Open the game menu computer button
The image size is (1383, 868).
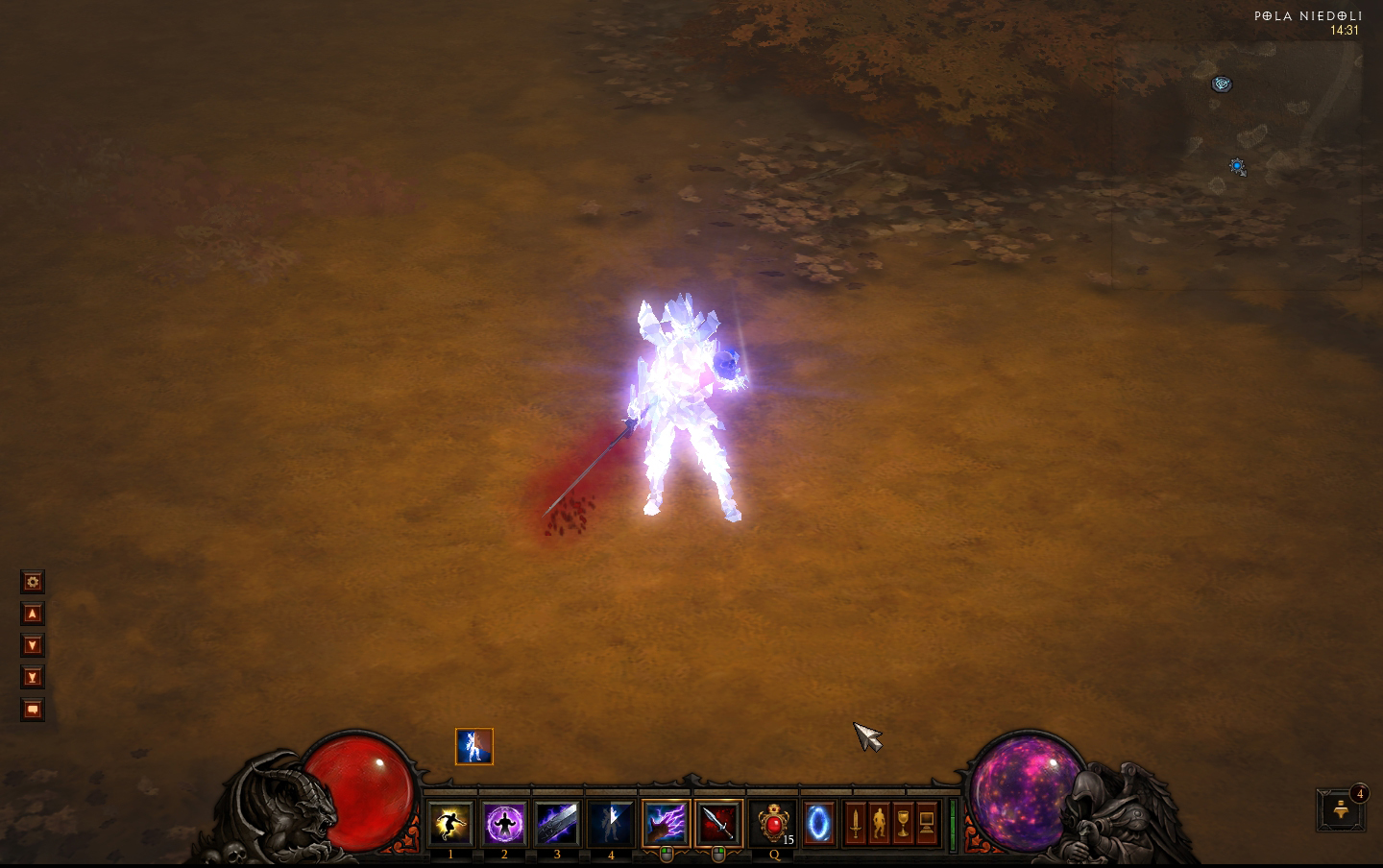point(927,823)
